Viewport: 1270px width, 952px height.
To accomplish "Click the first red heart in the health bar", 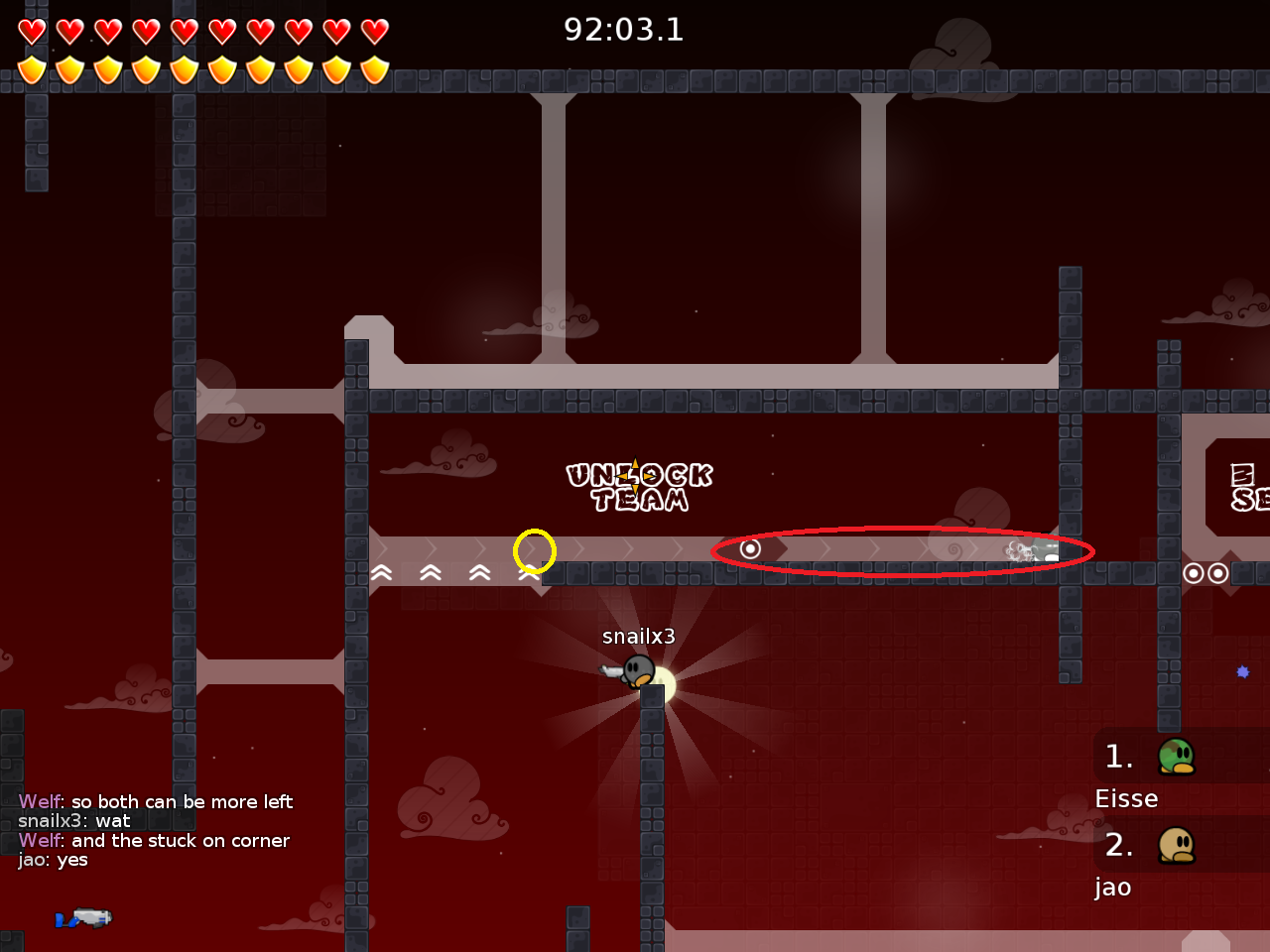I will [x=31, y=31].
